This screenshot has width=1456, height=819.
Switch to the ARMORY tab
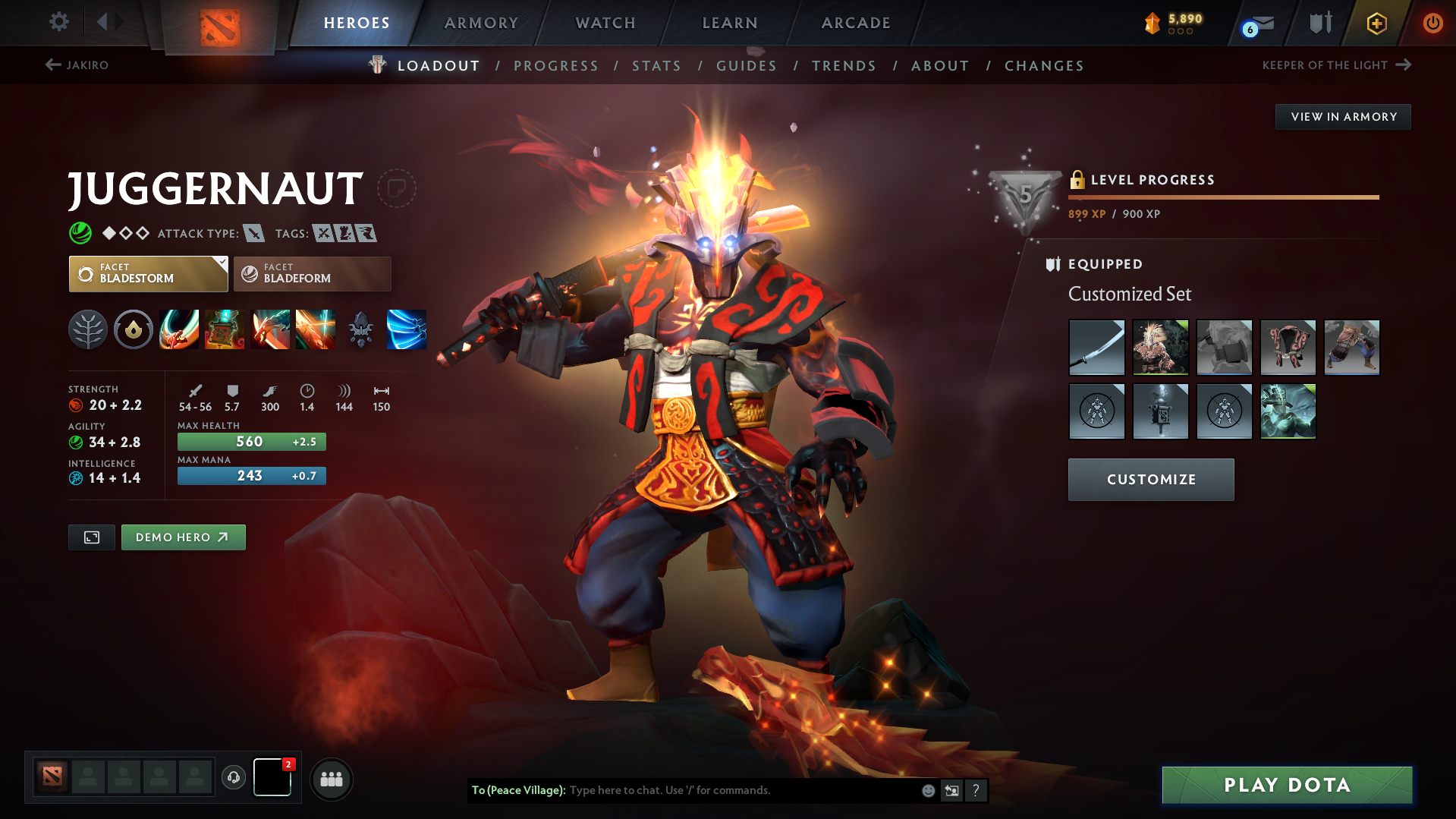(481, 23)
